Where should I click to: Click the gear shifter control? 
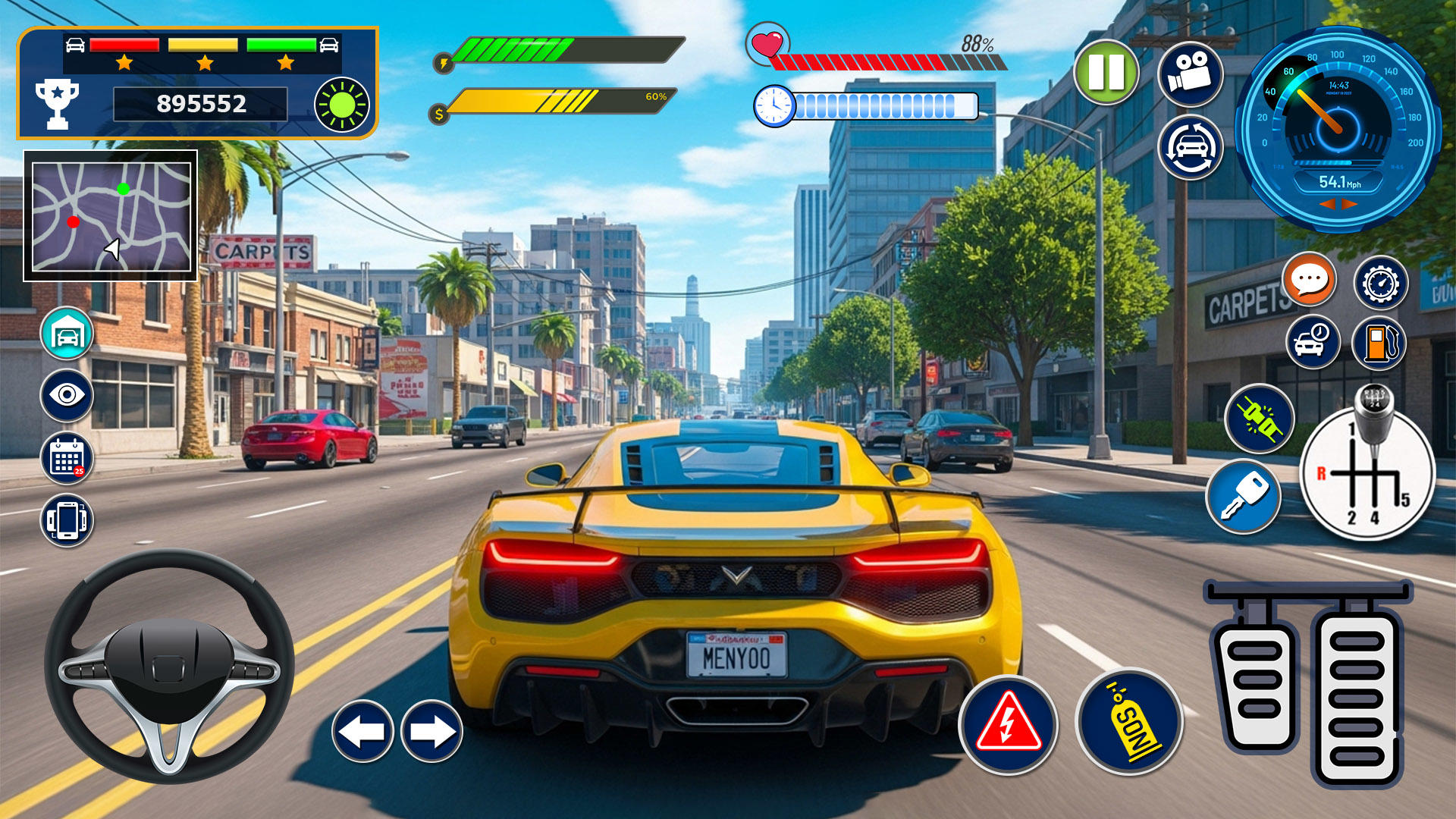[x=1367, y=470]
